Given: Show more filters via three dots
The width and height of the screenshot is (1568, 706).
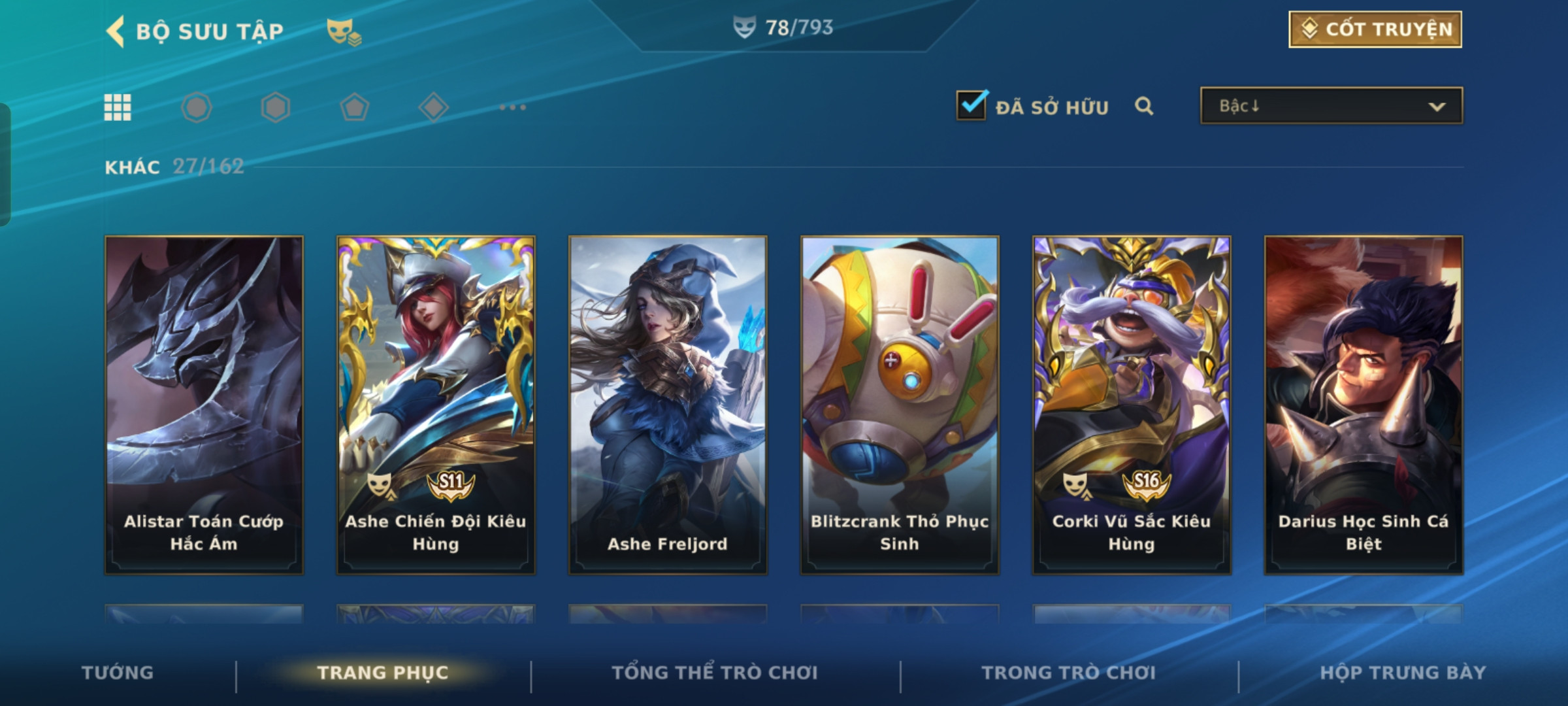Looking at the screenshot, I should pos(512,108).
